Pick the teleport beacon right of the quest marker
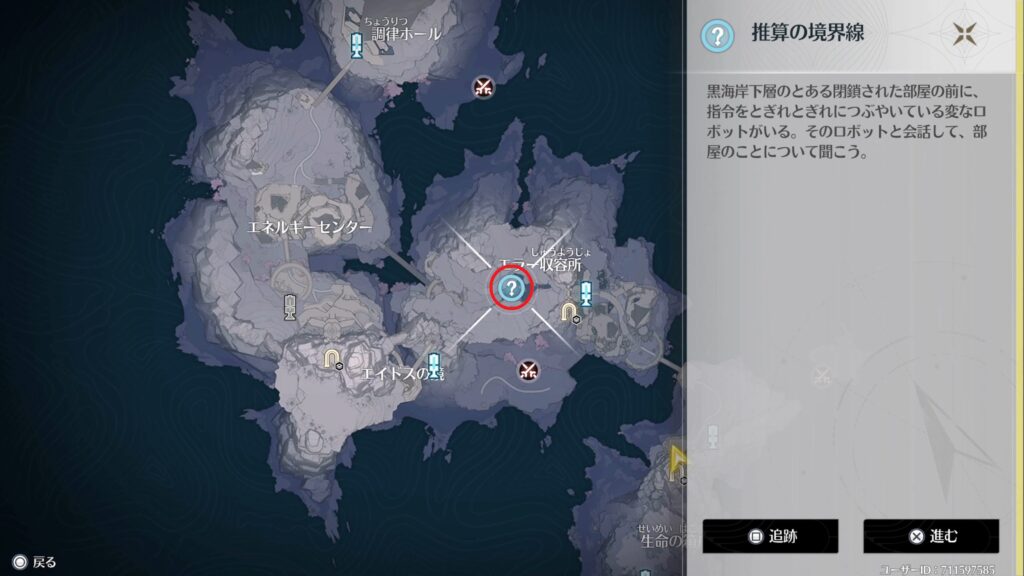 pos(586,293)
